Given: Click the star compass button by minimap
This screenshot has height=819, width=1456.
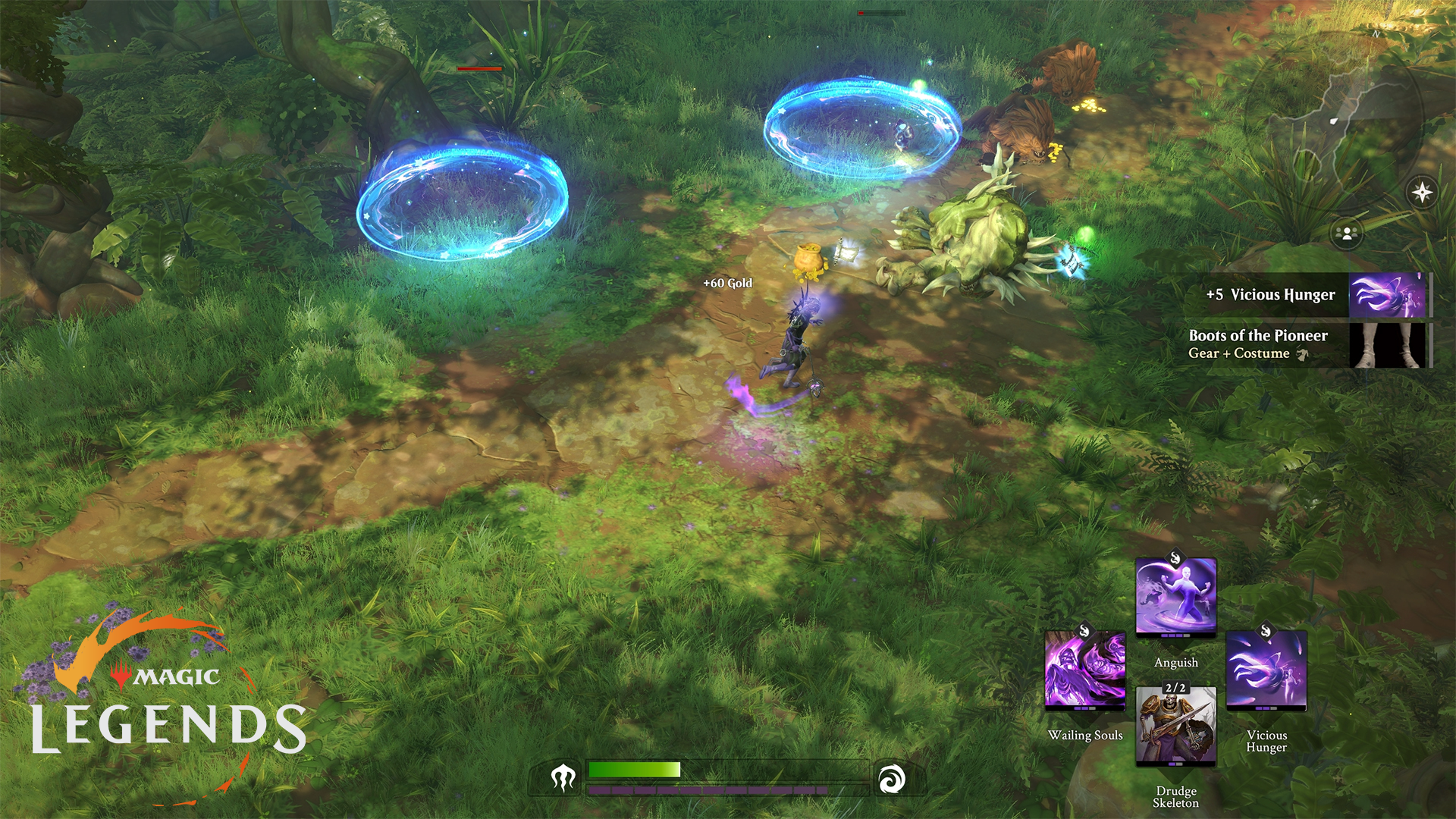Looking at the screenshot, I should coord(1422,192).
